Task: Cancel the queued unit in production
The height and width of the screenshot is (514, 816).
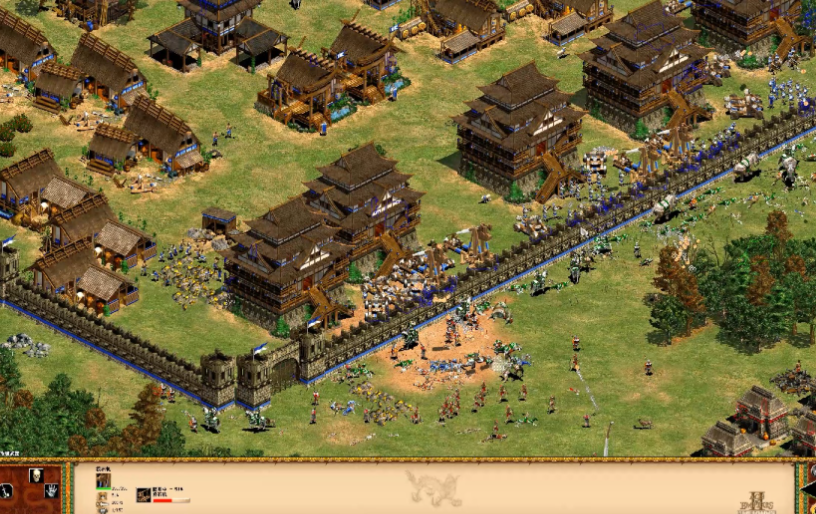Action: tap(144, 495)
